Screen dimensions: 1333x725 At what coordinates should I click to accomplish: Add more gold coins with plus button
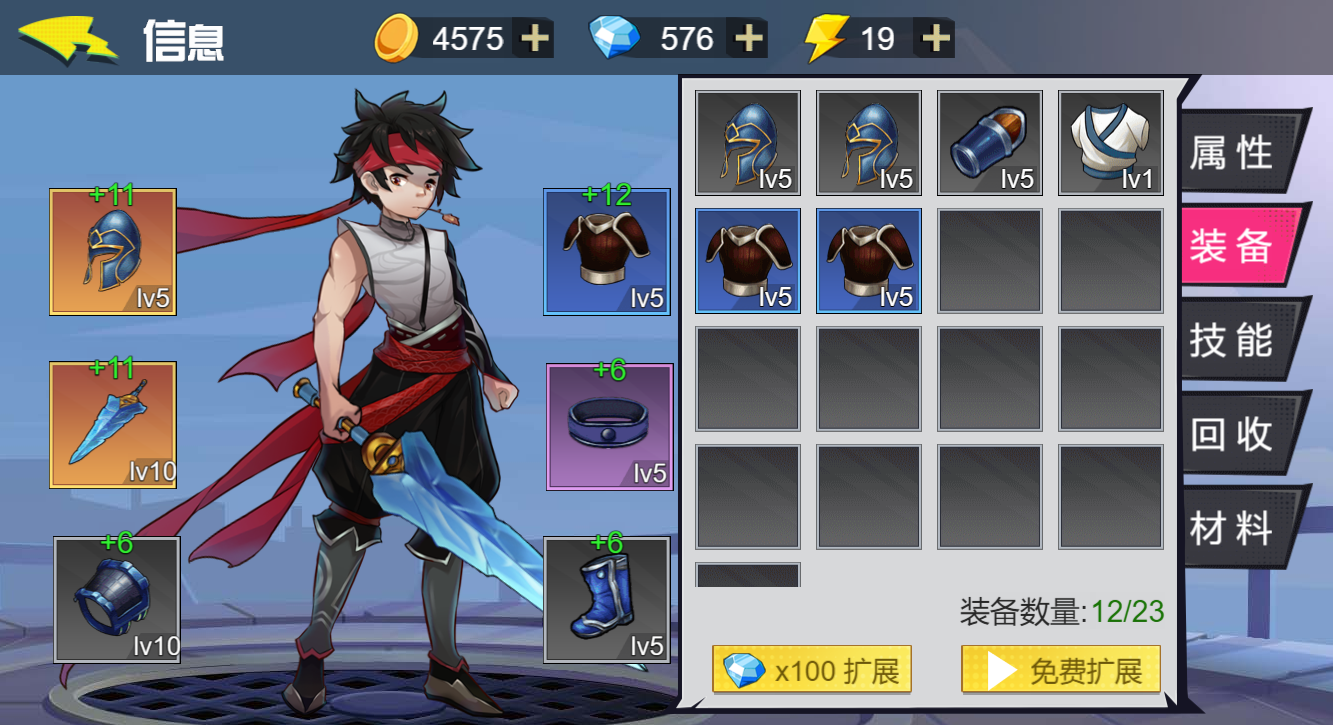point(536,39)
